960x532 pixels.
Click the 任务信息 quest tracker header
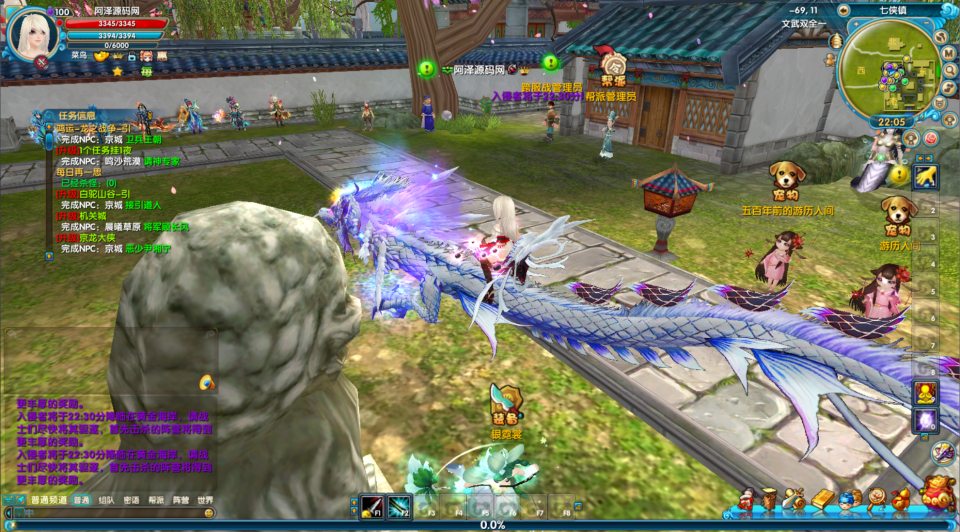(78, 116)
